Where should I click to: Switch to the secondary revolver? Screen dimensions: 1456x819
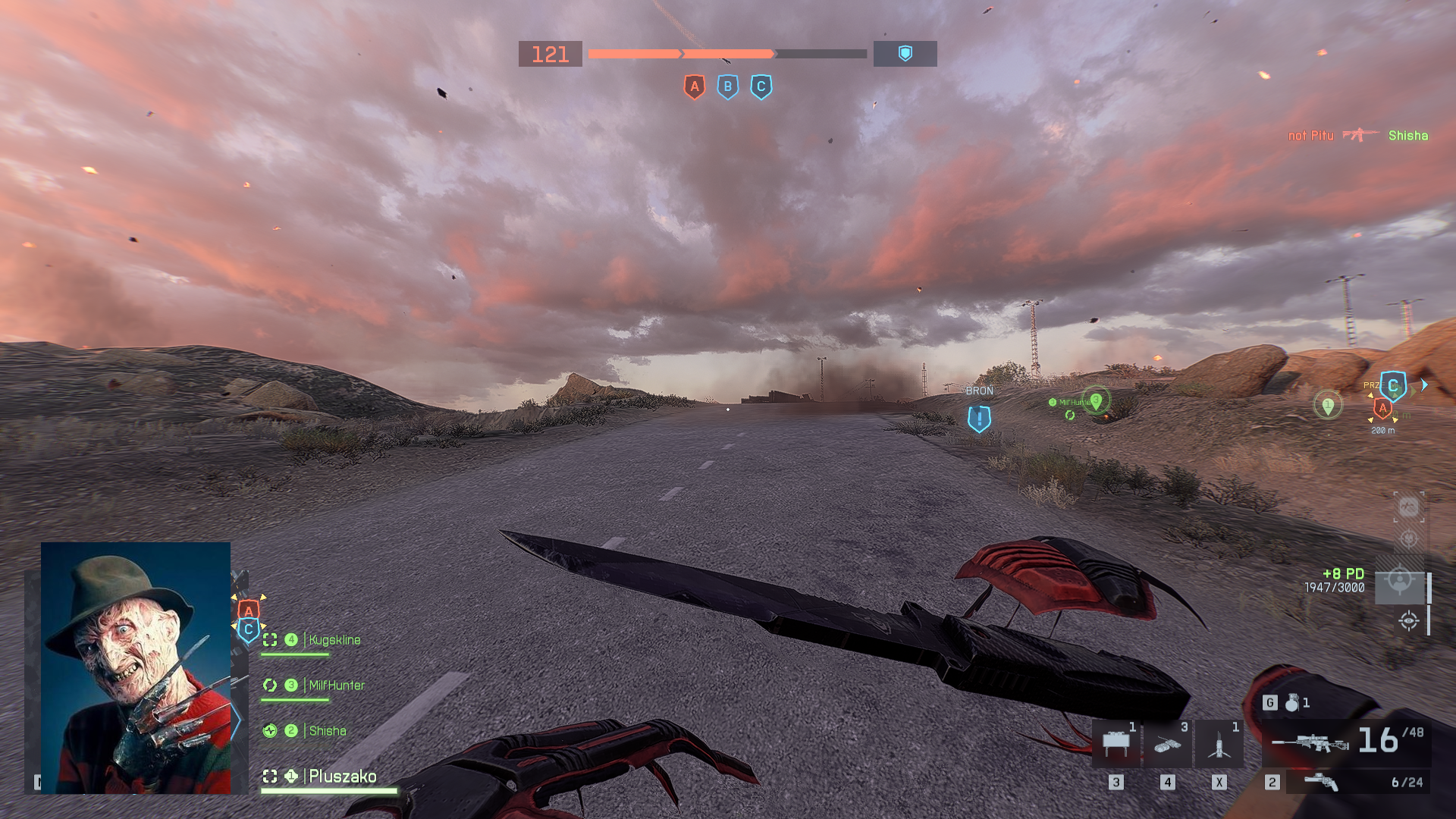1321,782
